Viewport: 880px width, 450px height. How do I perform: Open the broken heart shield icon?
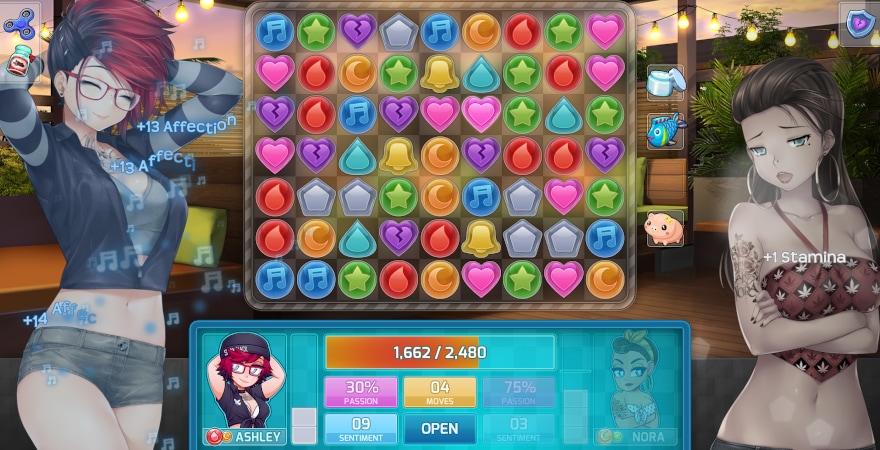(857, 24)
